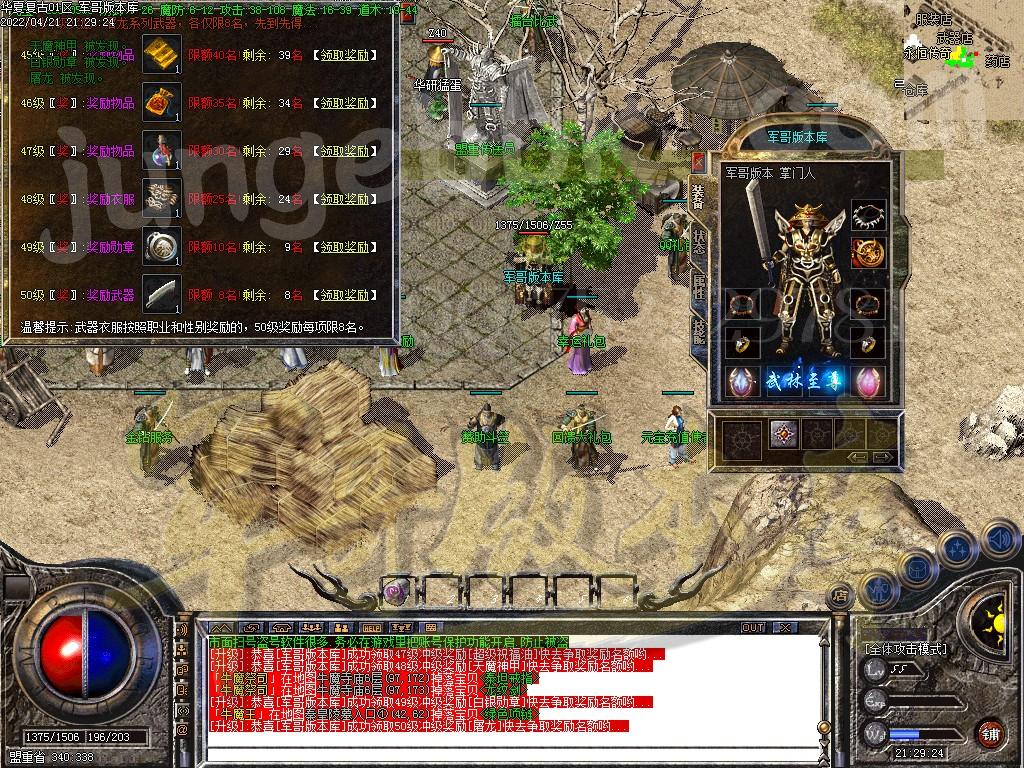Viewport: 1024px width, 768px height.
Task: Select the gold bars reward icon
Action: coord(161,54)
